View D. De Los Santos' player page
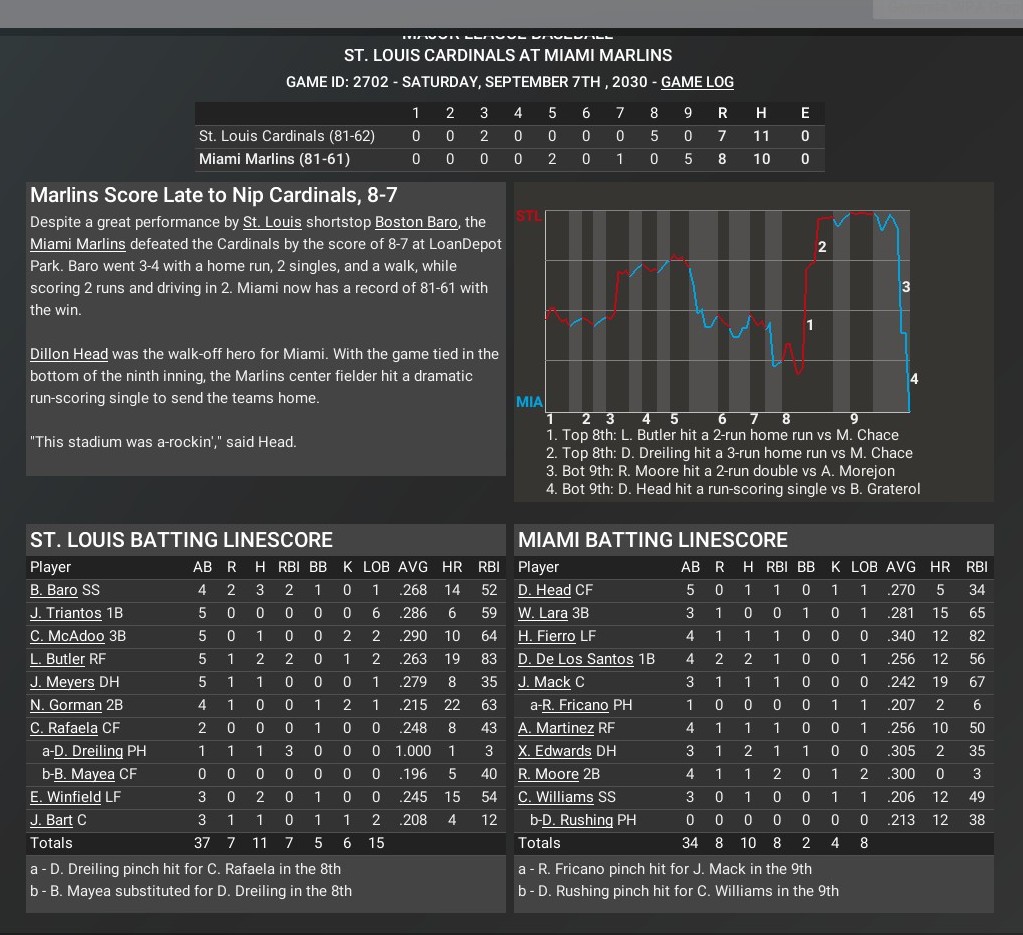Screen dimensions: 1023x935 [575, 659]
